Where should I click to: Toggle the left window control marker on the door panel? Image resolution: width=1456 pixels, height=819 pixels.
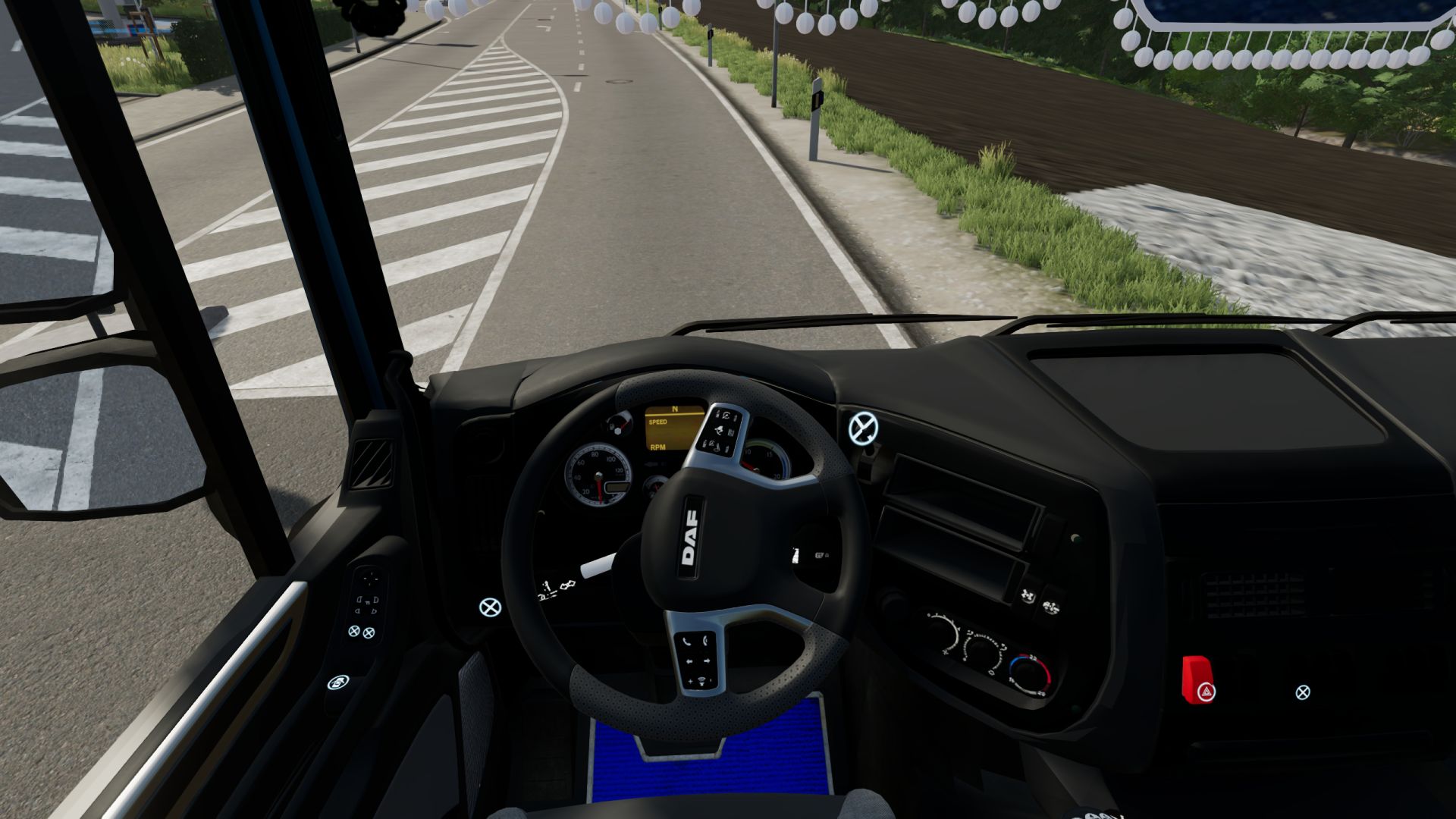coord(353,632)
